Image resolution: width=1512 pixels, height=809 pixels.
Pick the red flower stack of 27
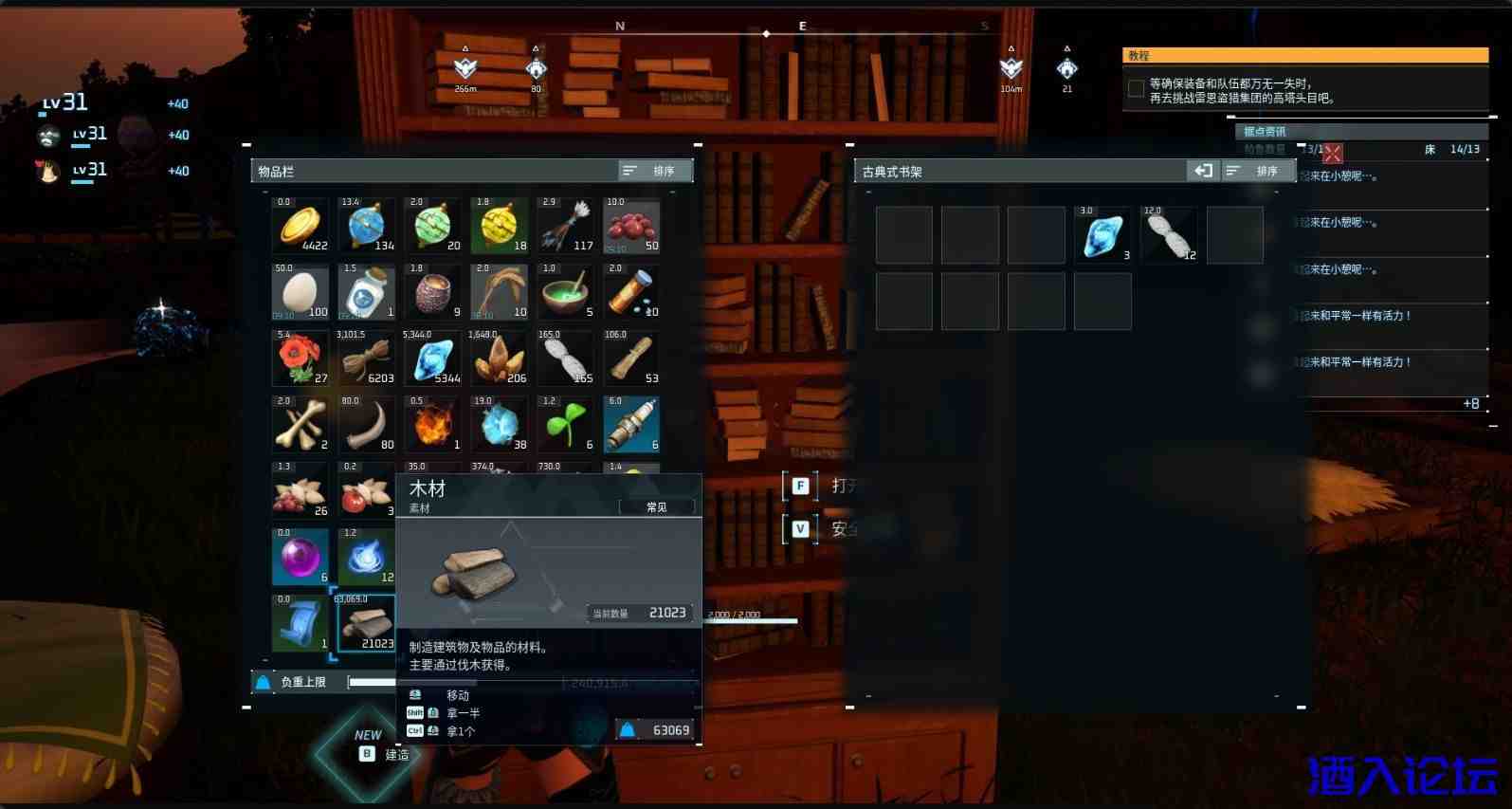coord(301,359)
